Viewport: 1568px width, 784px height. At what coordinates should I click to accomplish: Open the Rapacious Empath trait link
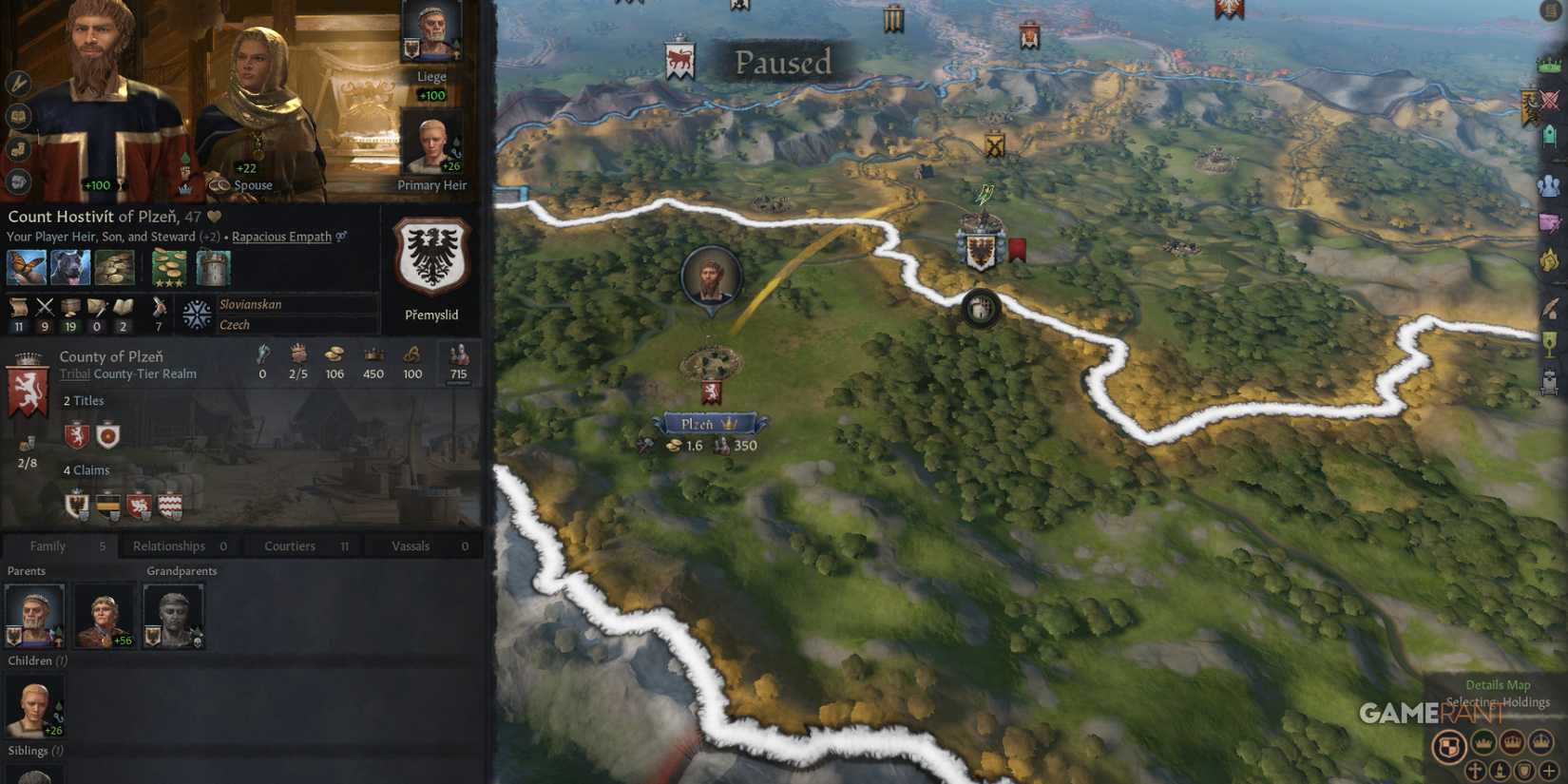point(281,237)
